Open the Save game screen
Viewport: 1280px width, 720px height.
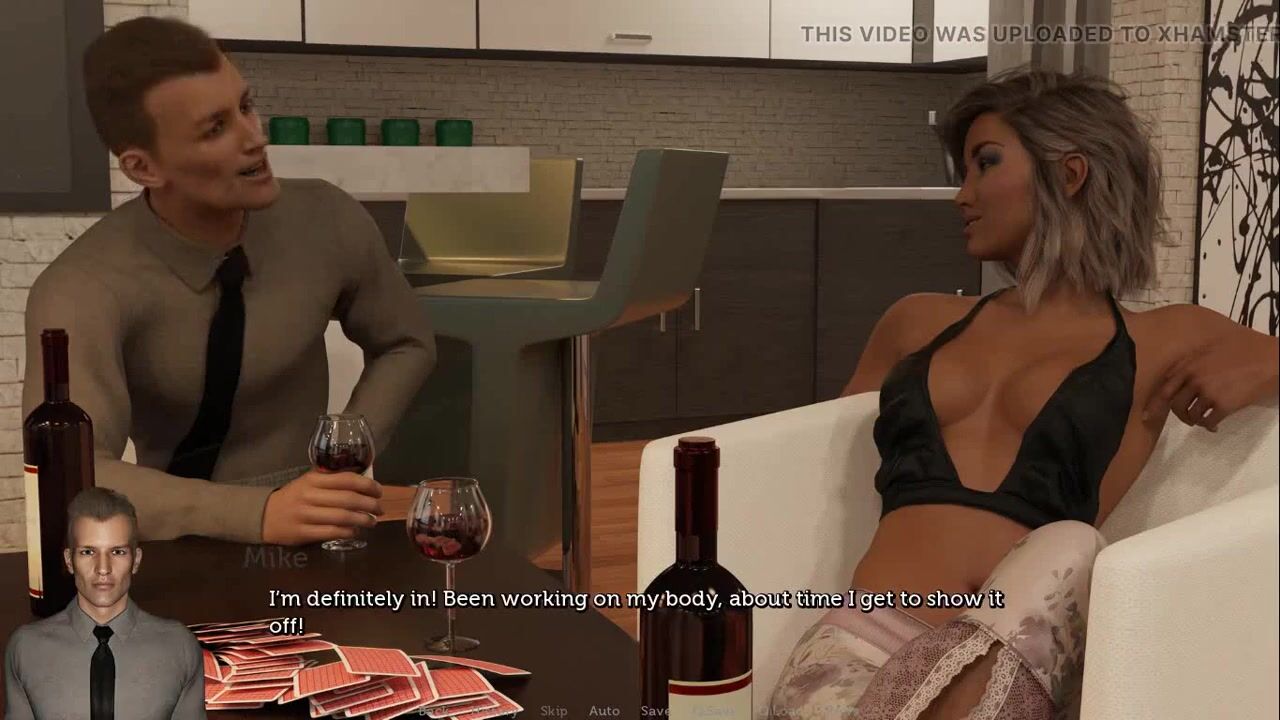pos(656,711)
